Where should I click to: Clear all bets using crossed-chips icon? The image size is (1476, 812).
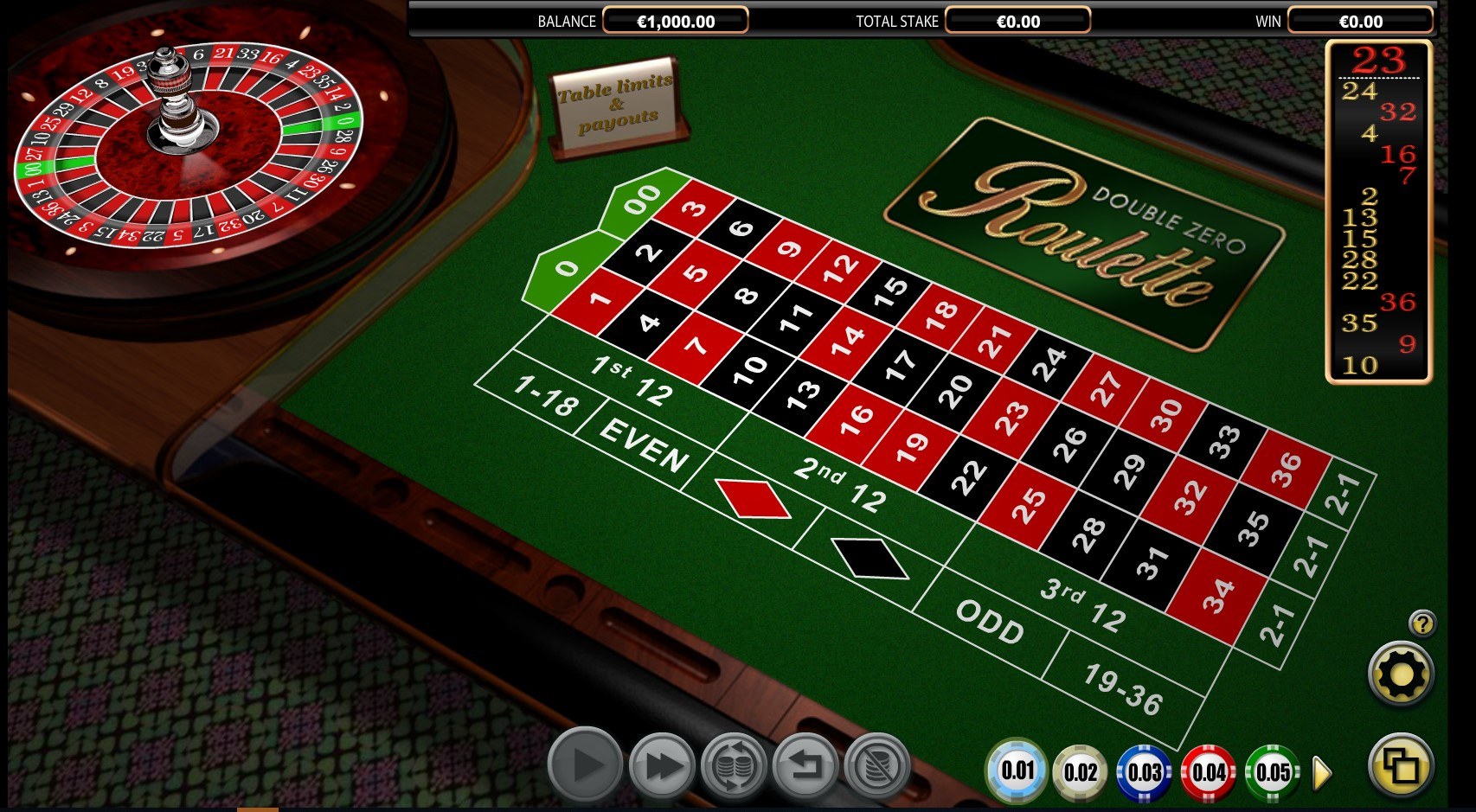click(881, 764)
